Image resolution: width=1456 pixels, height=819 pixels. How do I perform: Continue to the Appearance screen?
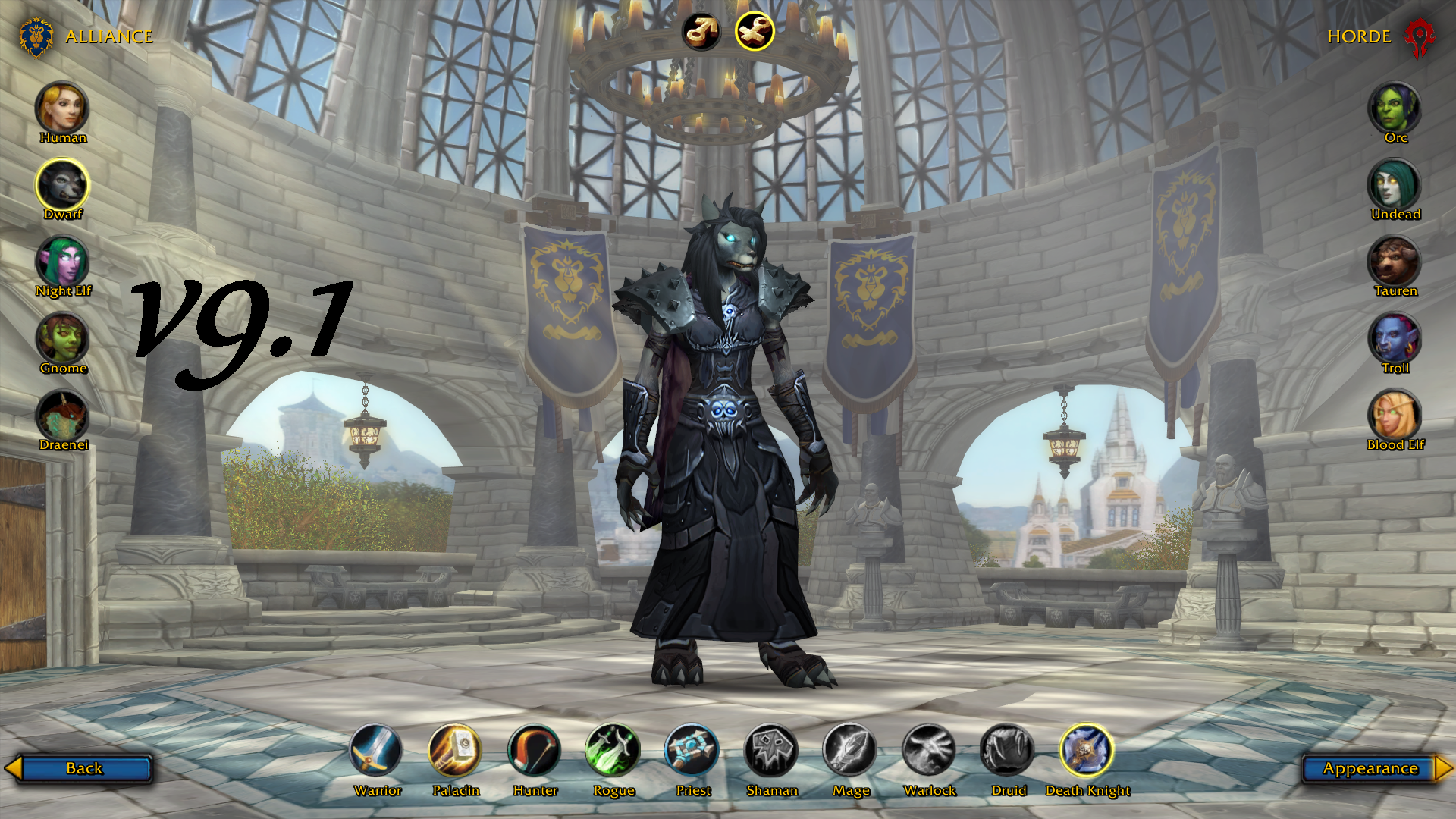coord(1370,768)
